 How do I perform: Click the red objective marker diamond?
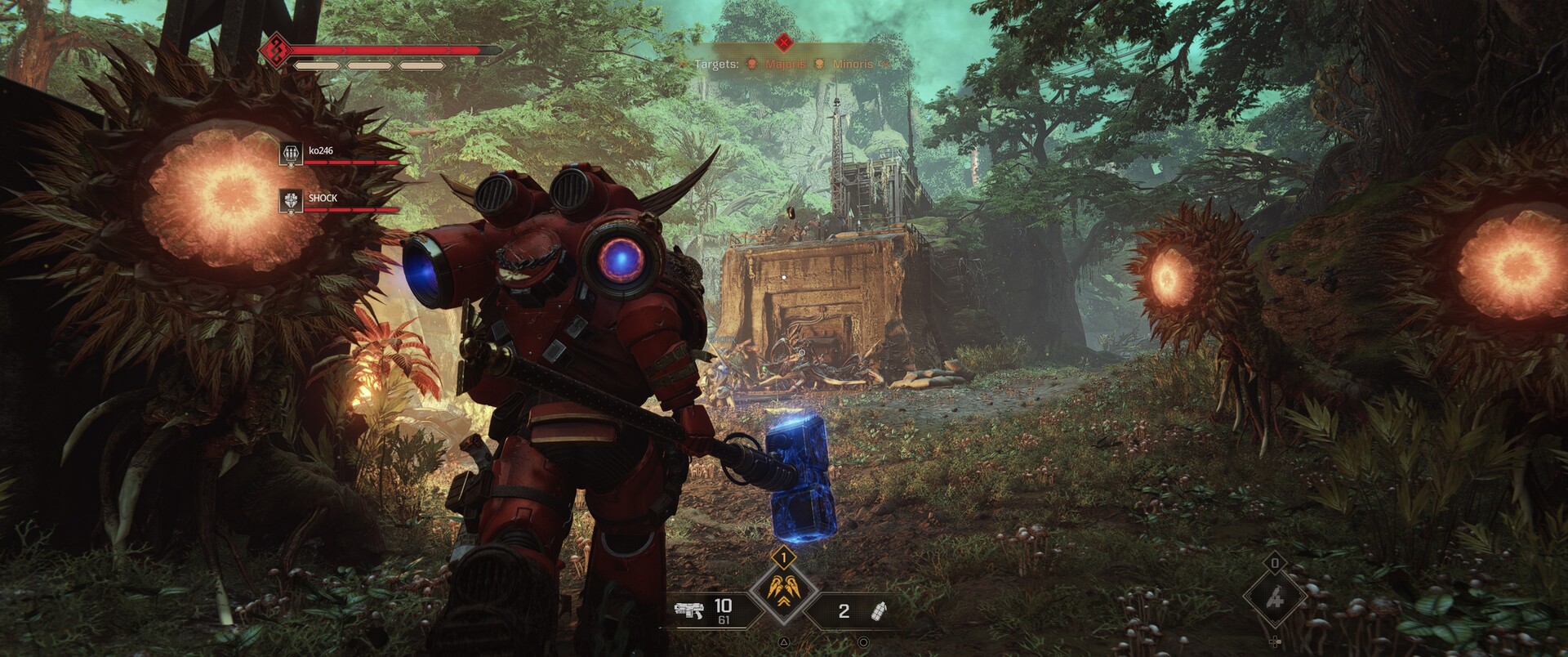click(784, 41)
